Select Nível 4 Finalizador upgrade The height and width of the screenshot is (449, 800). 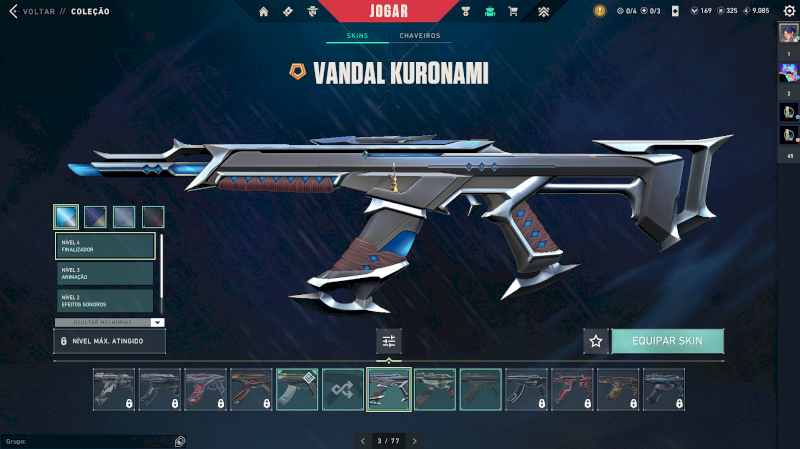click(105, 246)
